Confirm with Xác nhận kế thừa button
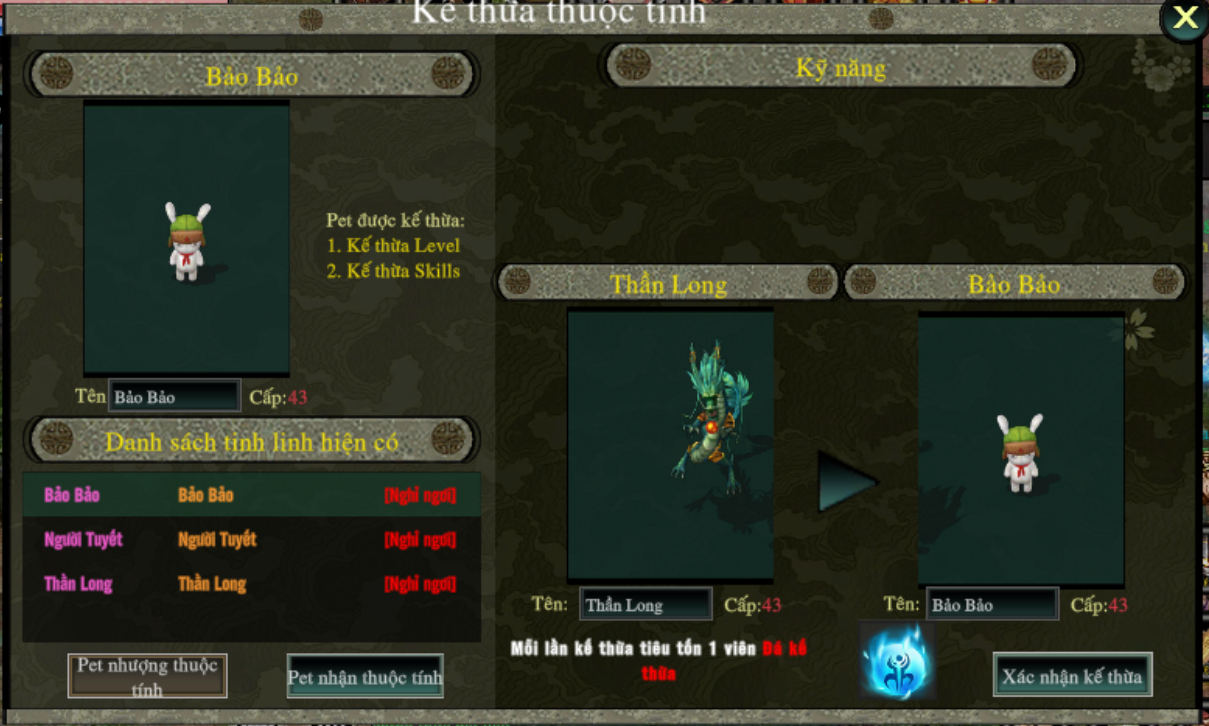The width and height of the screenshot is (1209, 726). point(1072,677)
